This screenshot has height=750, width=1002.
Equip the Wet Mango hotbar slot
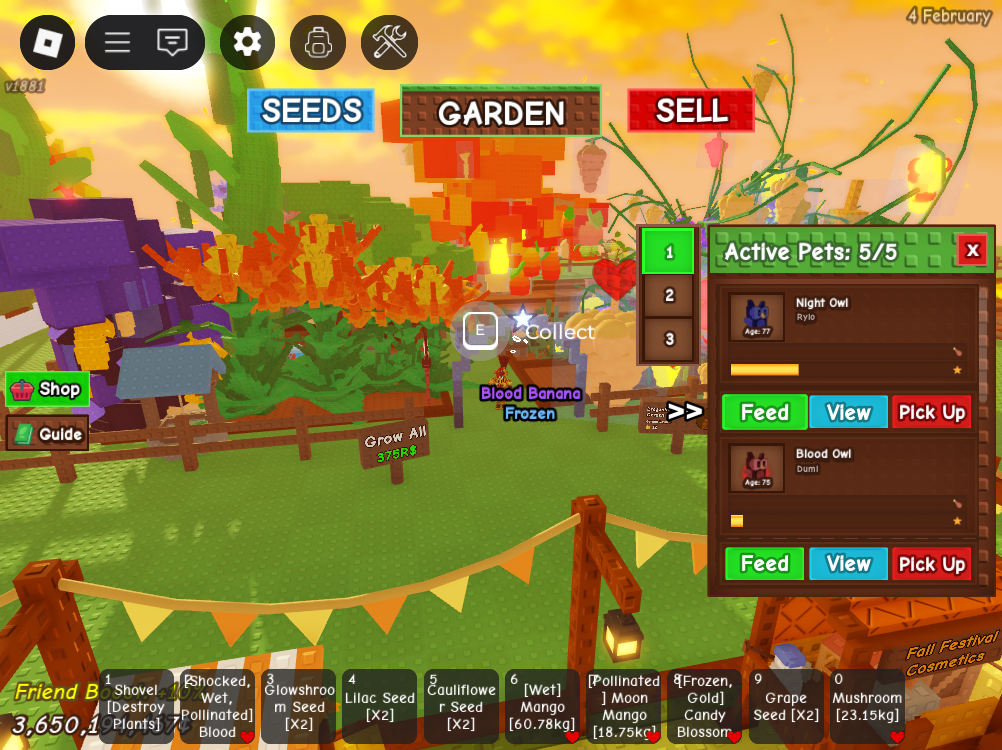[x=542, y=707]
